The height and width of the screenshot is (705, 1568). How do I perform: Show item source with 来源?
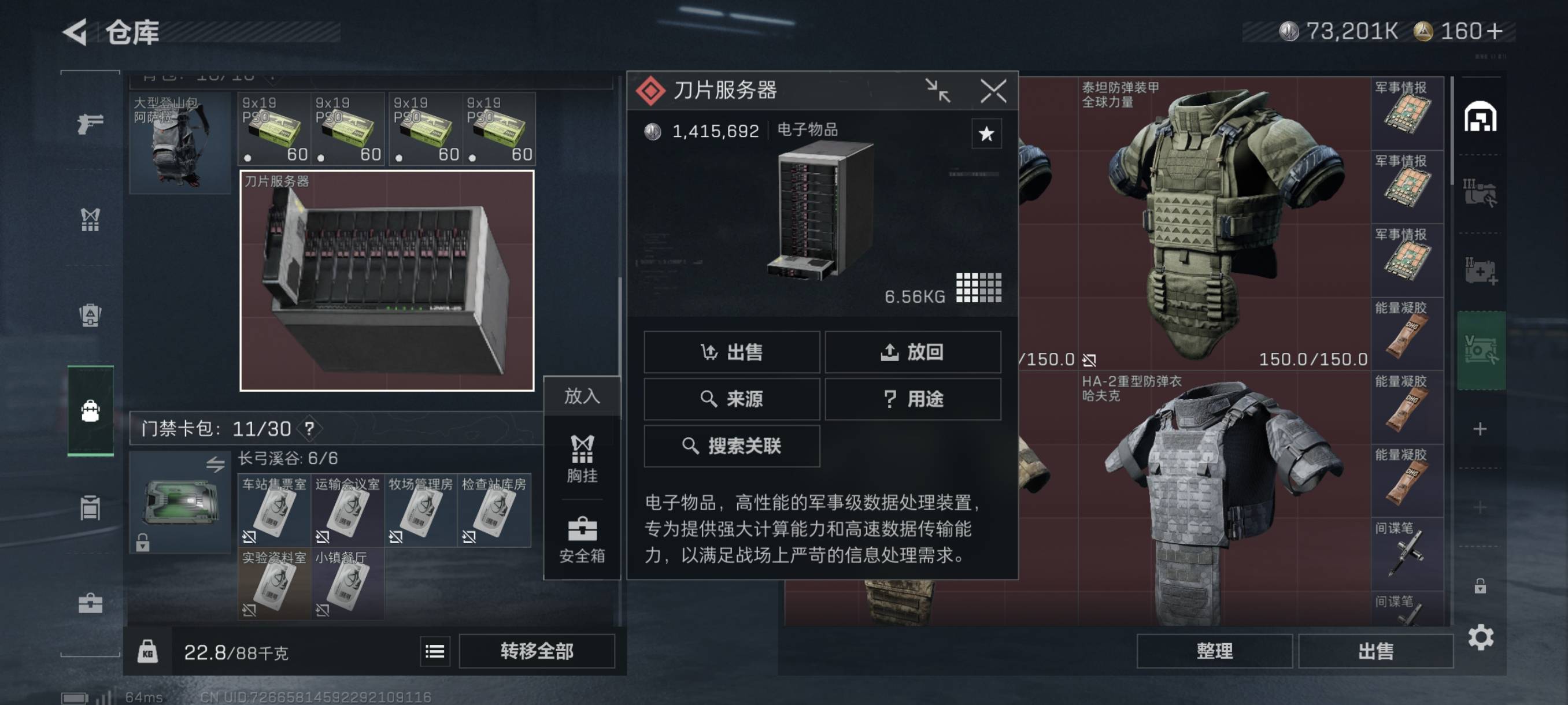pos(731,398)
